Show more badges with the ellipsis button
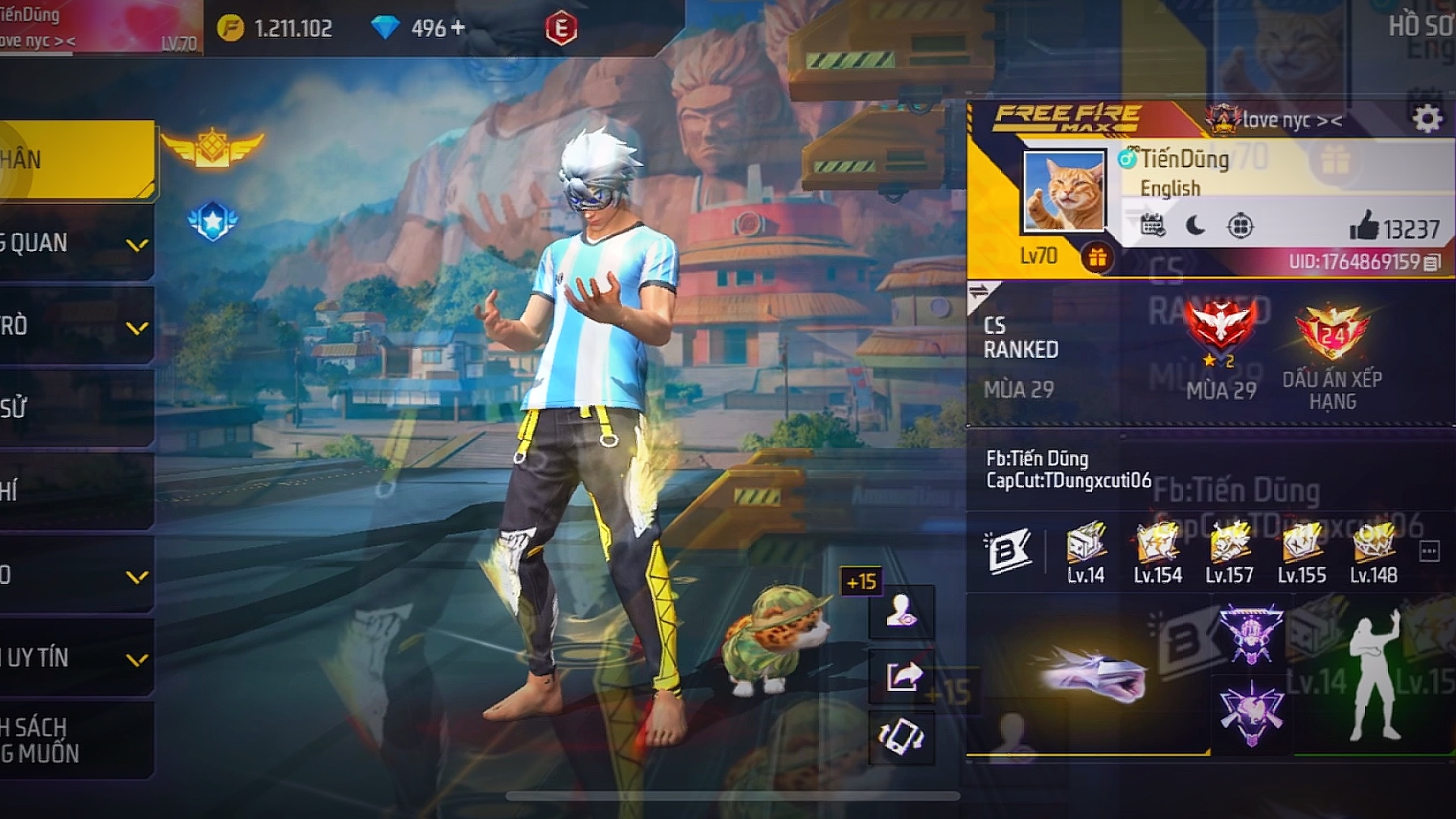The image size is (1456, 819). point(1429,551)
